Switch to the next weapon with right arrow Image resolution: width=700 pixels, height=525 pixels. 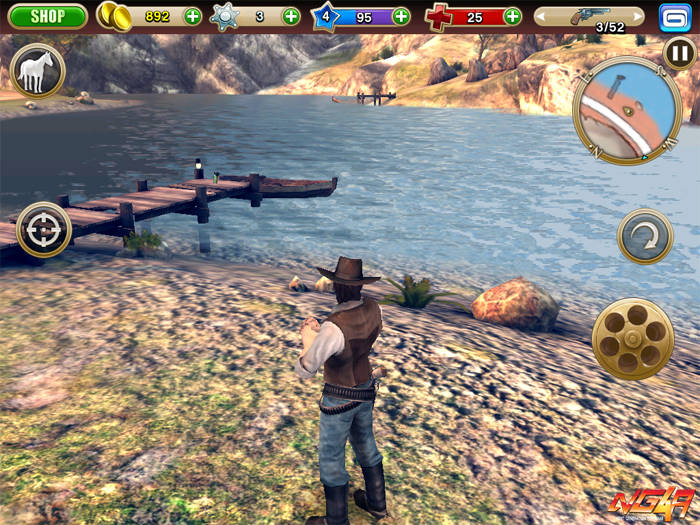[637, 17]
